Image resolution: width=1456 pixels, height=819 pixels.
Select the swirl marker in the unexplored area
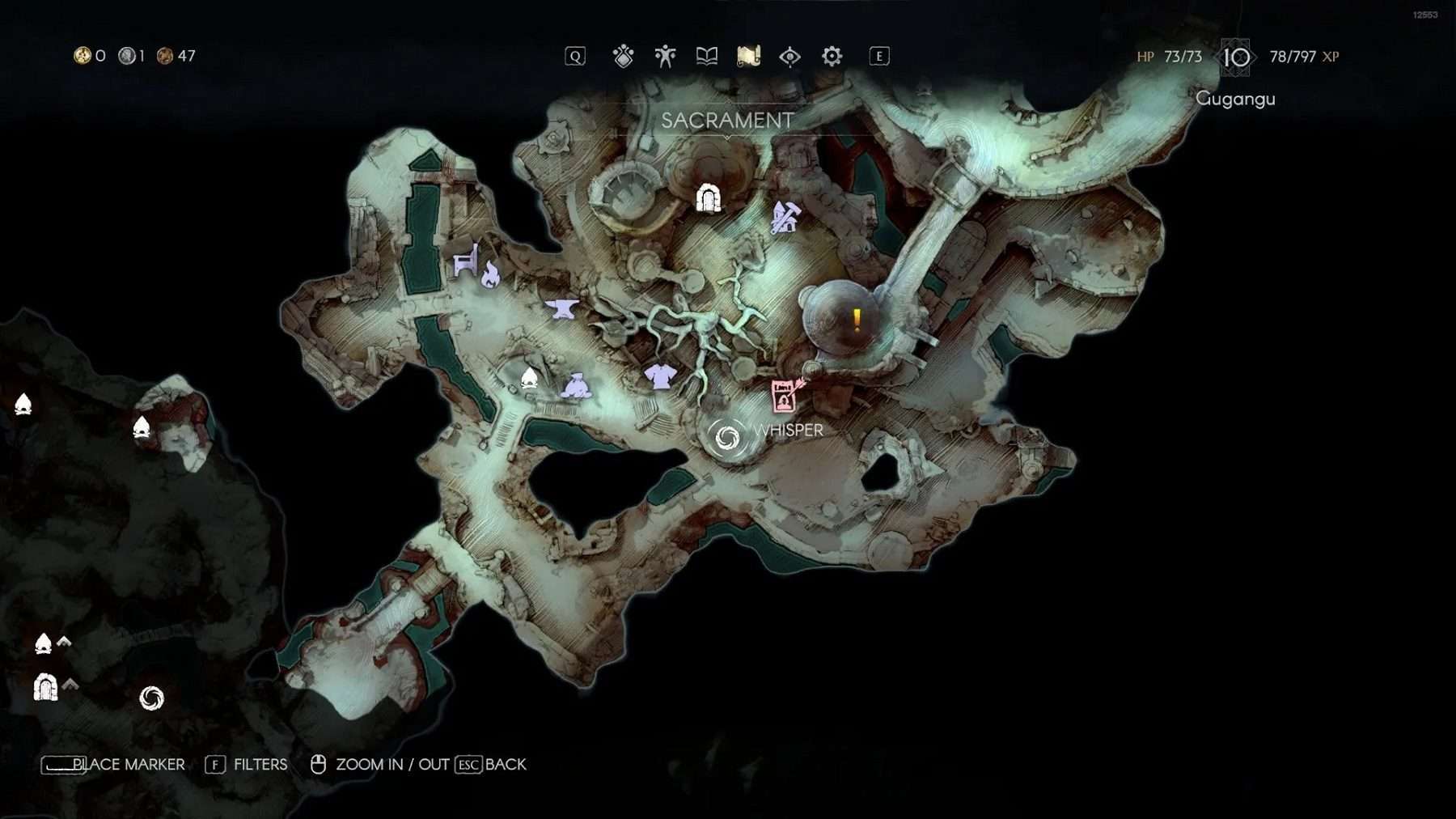pos(151,698)
